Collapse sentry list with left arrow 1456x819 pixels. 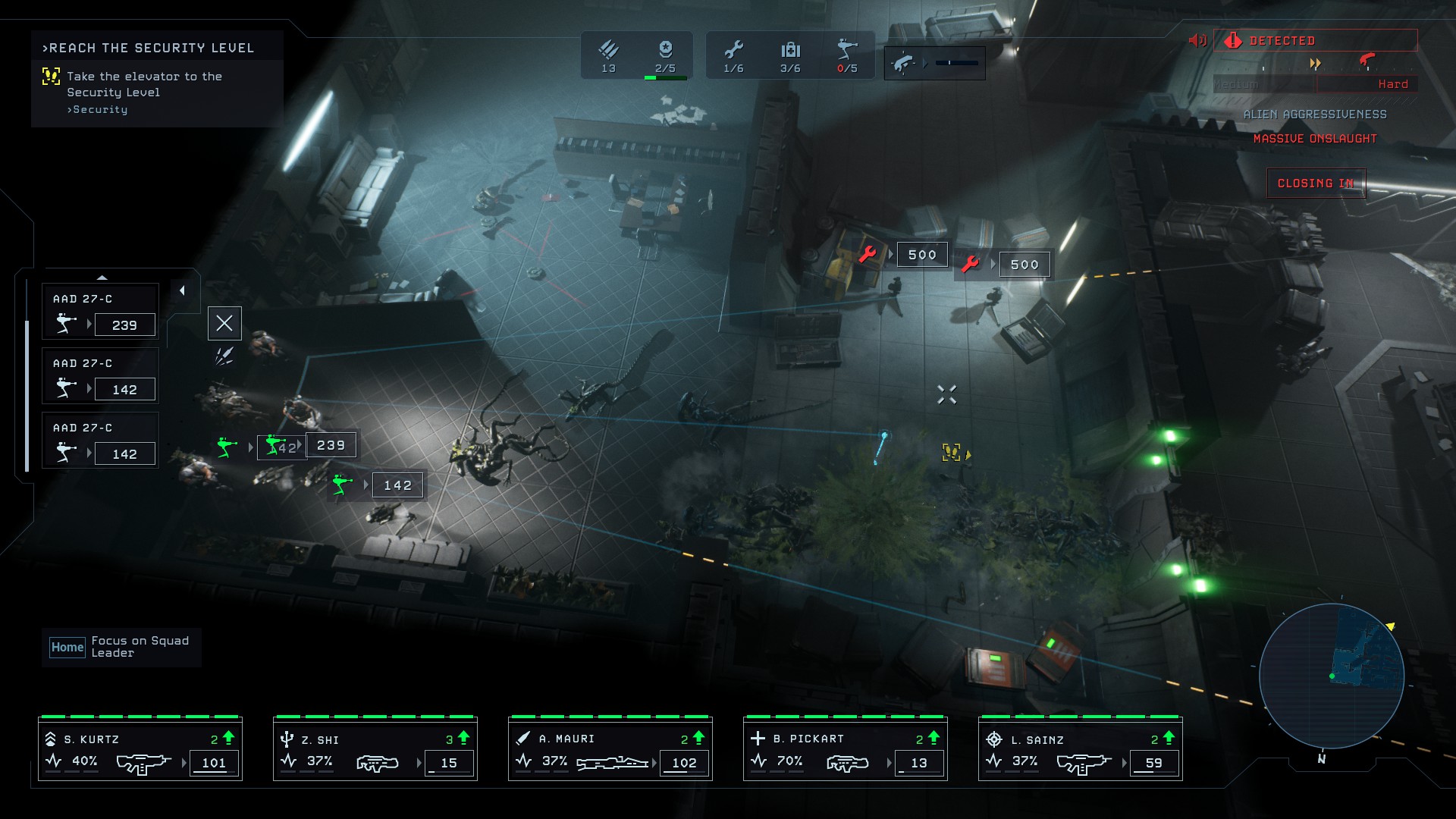(x=182, y=290)
